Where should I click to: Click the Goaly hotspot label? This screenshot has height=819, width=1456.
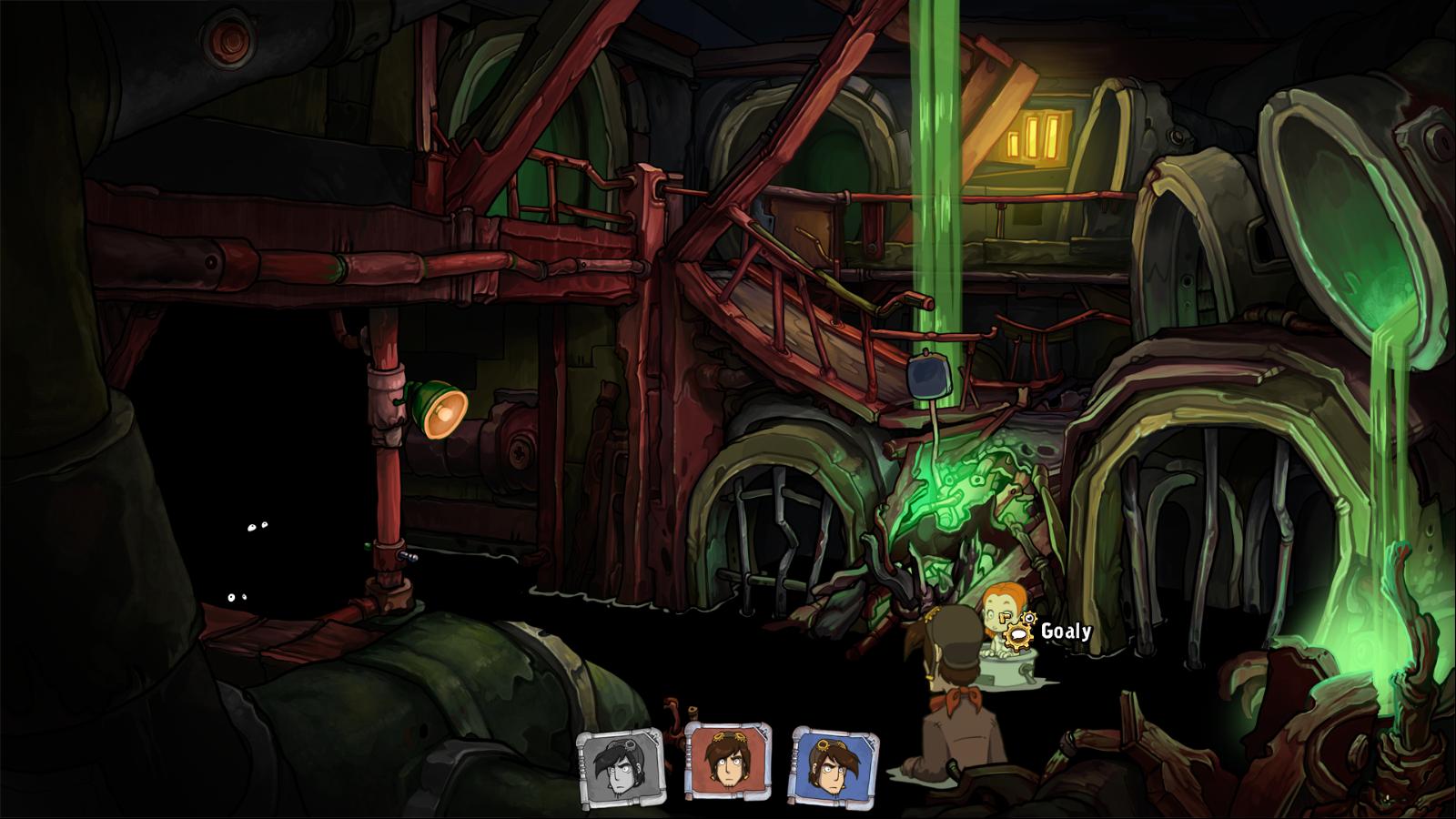coord(1067,631)
